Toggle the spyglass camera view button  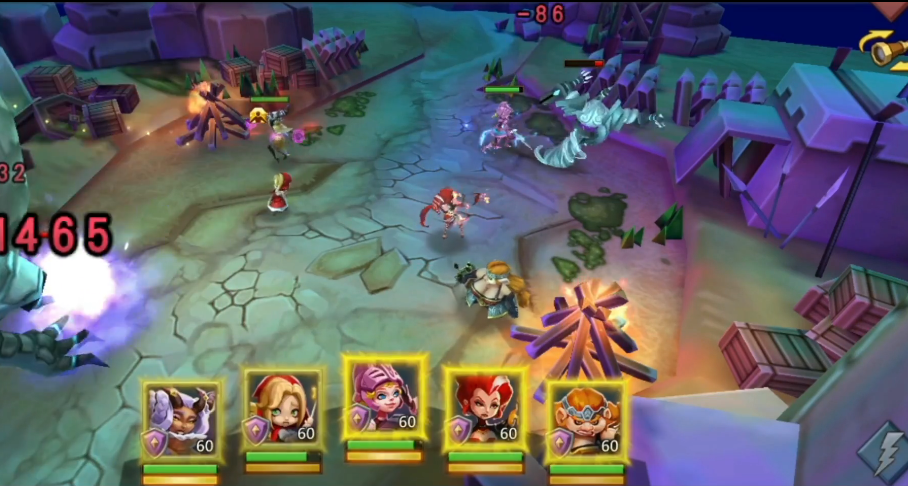click(x=886, y=51)
